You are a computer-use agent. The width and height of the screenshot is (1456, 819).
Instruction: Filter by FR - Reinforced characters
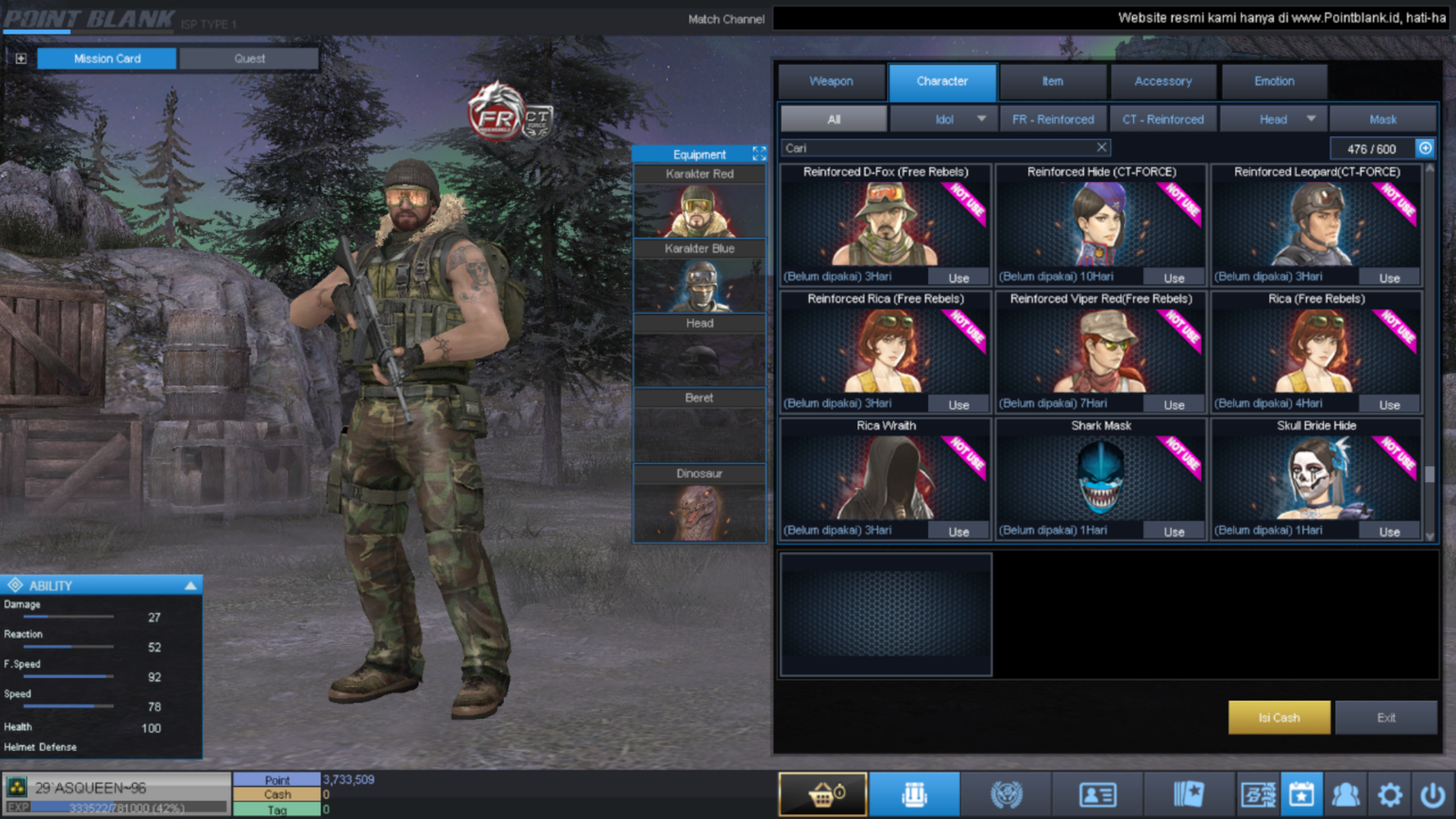1053,119
